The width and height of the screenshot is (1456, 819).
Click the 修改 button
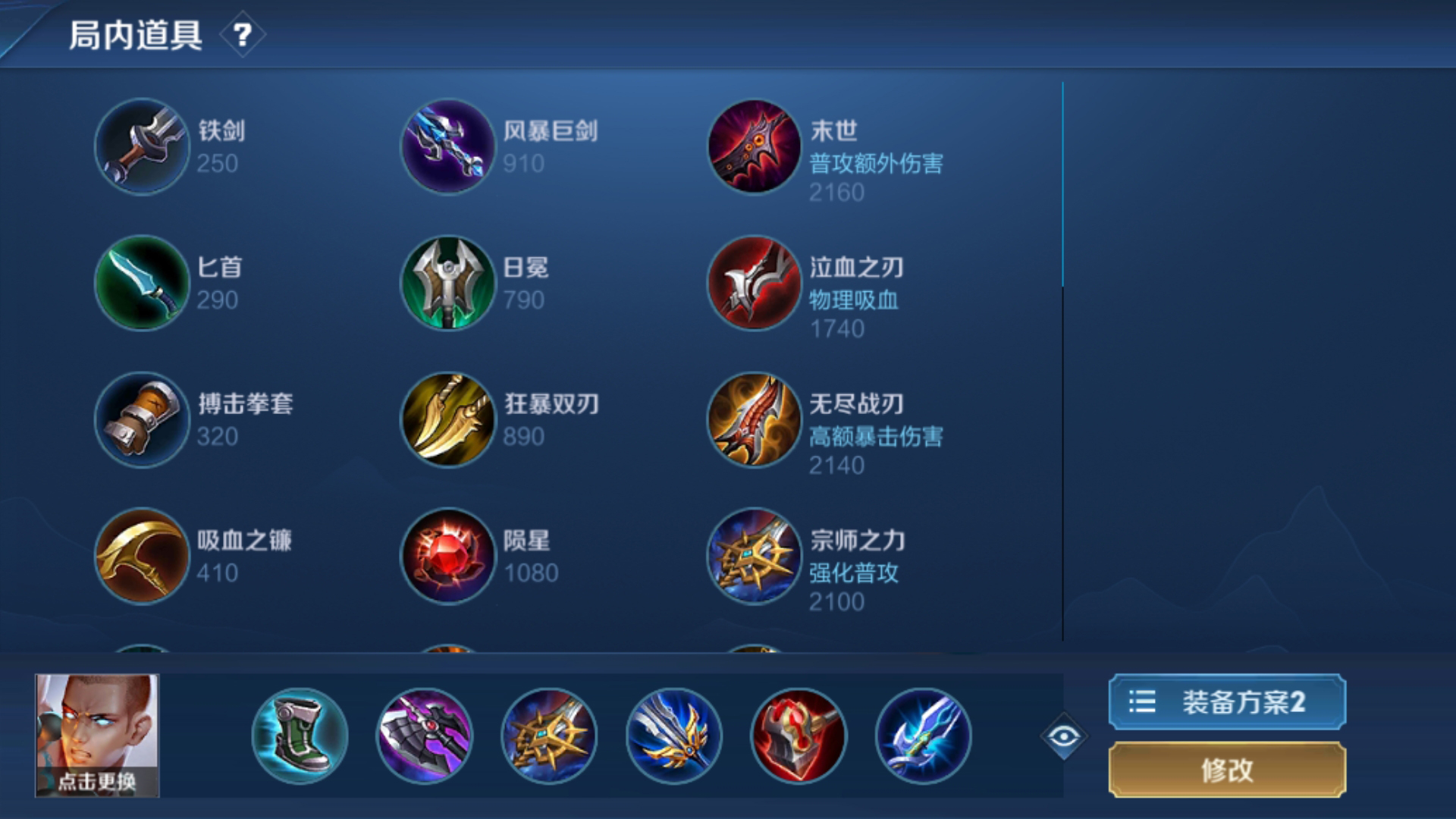click(1226, 770)
